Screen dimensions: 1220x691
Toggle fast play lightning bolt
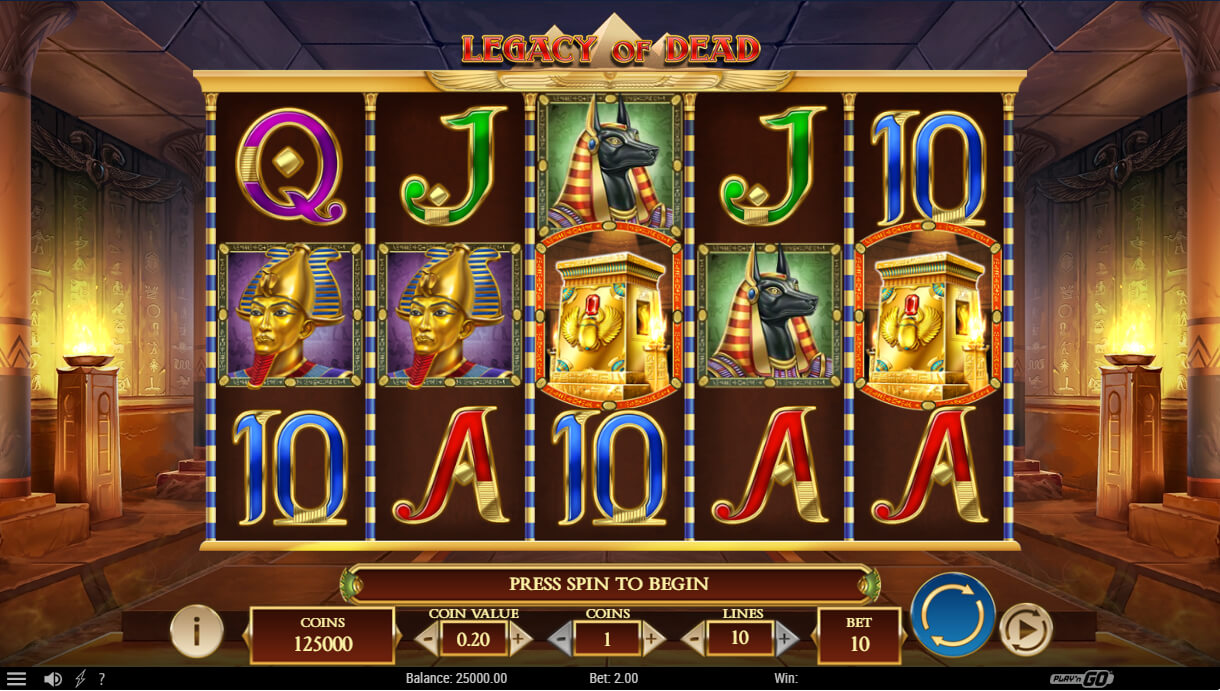(x=81, y=679)
